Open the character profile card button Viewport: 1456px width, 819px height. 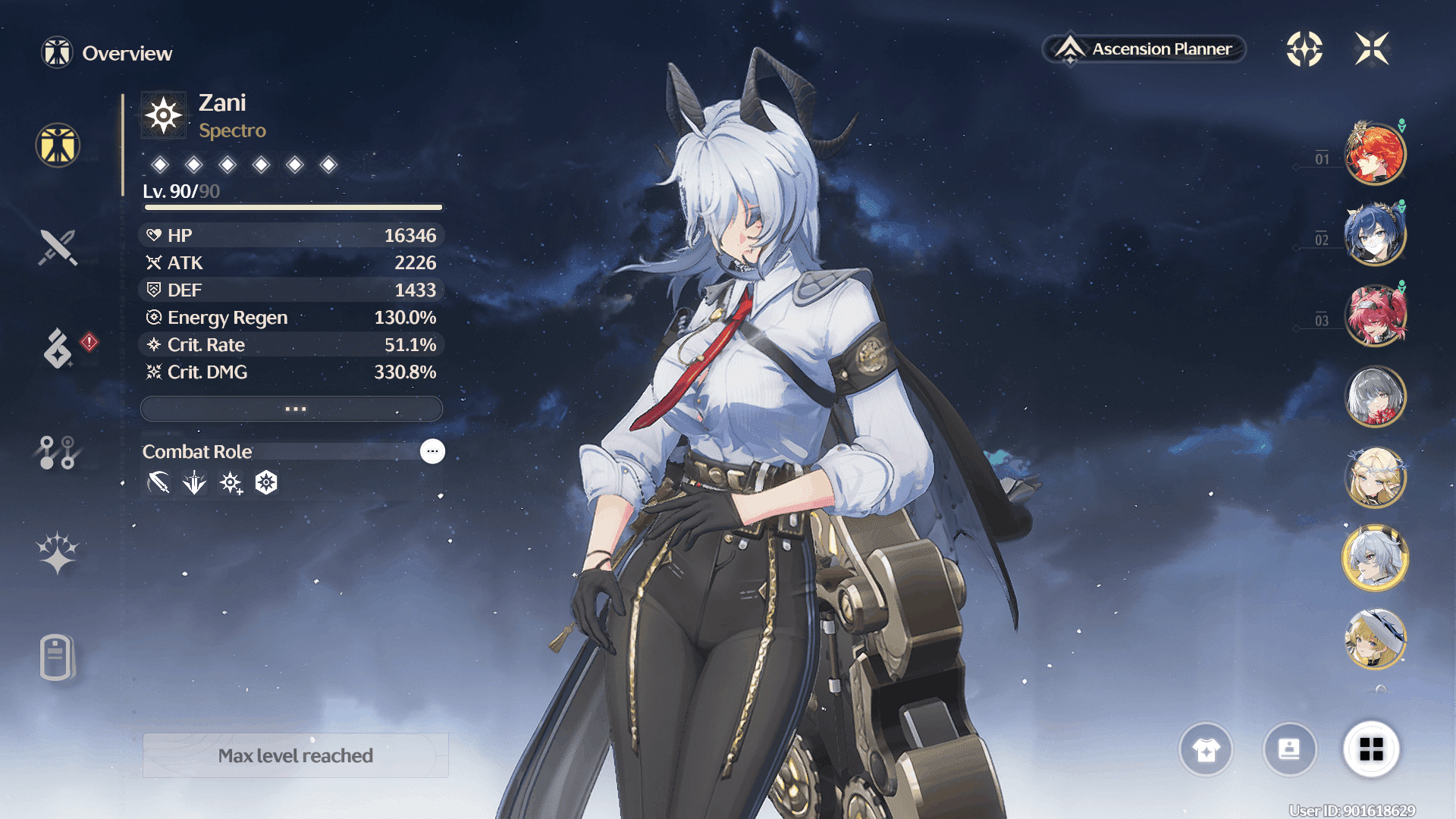pos(1289,749)
